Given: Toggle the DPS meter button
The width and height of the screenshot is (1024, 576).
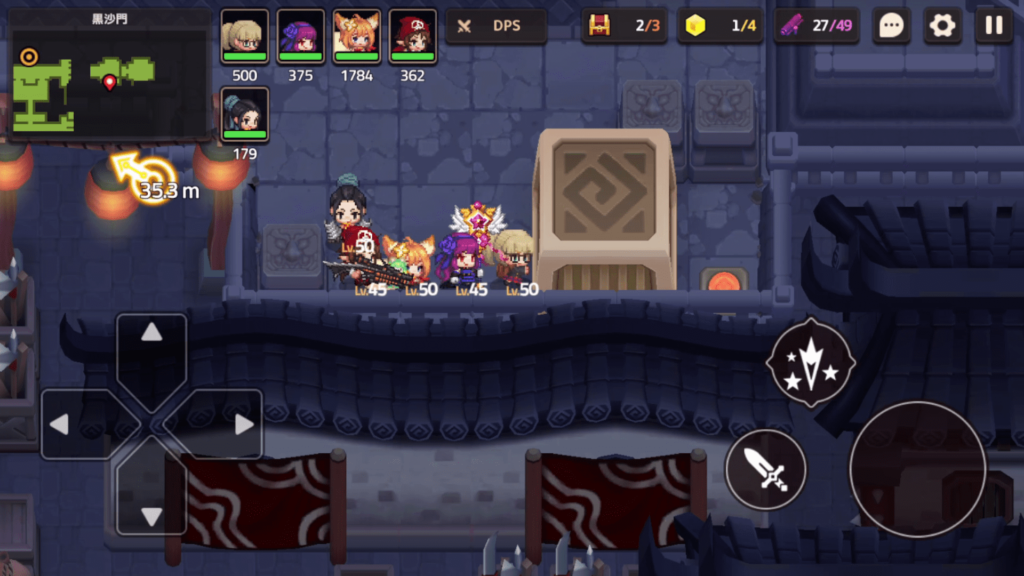Looking at the screenshot, I should [496, 26].
